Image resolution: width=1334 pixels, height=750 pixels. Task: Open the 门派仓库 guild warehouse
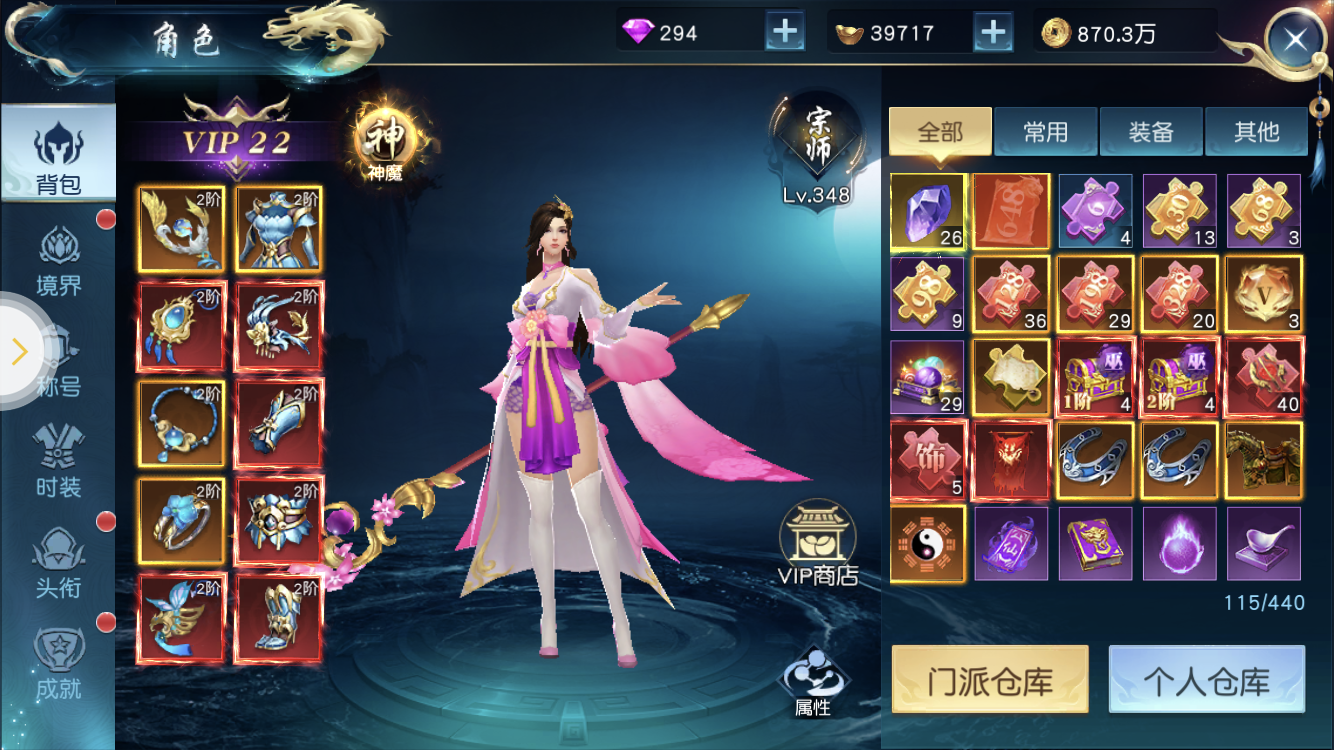(x=990, y=678)
